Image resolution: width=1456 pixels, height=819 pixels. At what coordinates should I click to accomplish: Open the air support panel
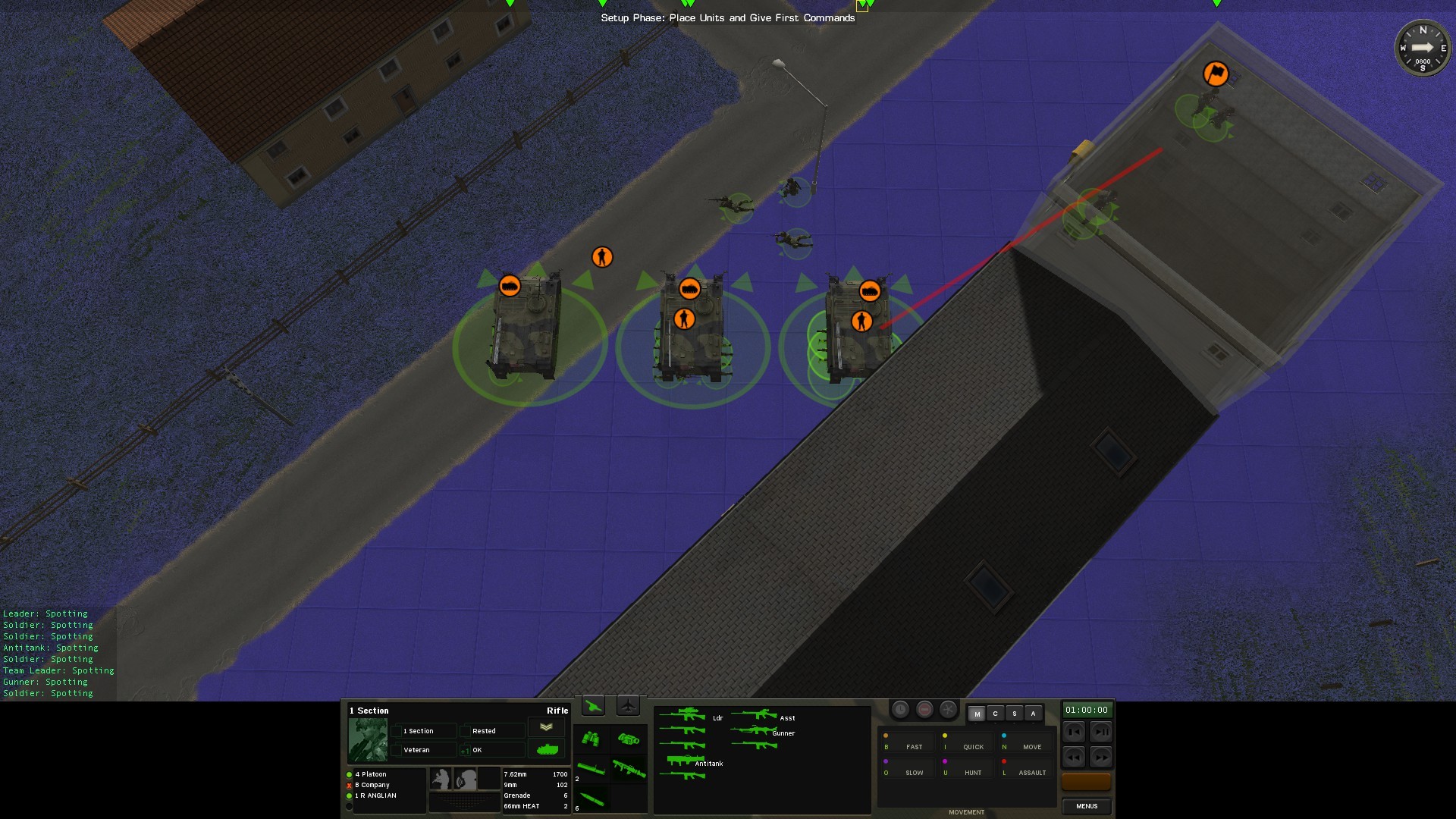[628, 707]
